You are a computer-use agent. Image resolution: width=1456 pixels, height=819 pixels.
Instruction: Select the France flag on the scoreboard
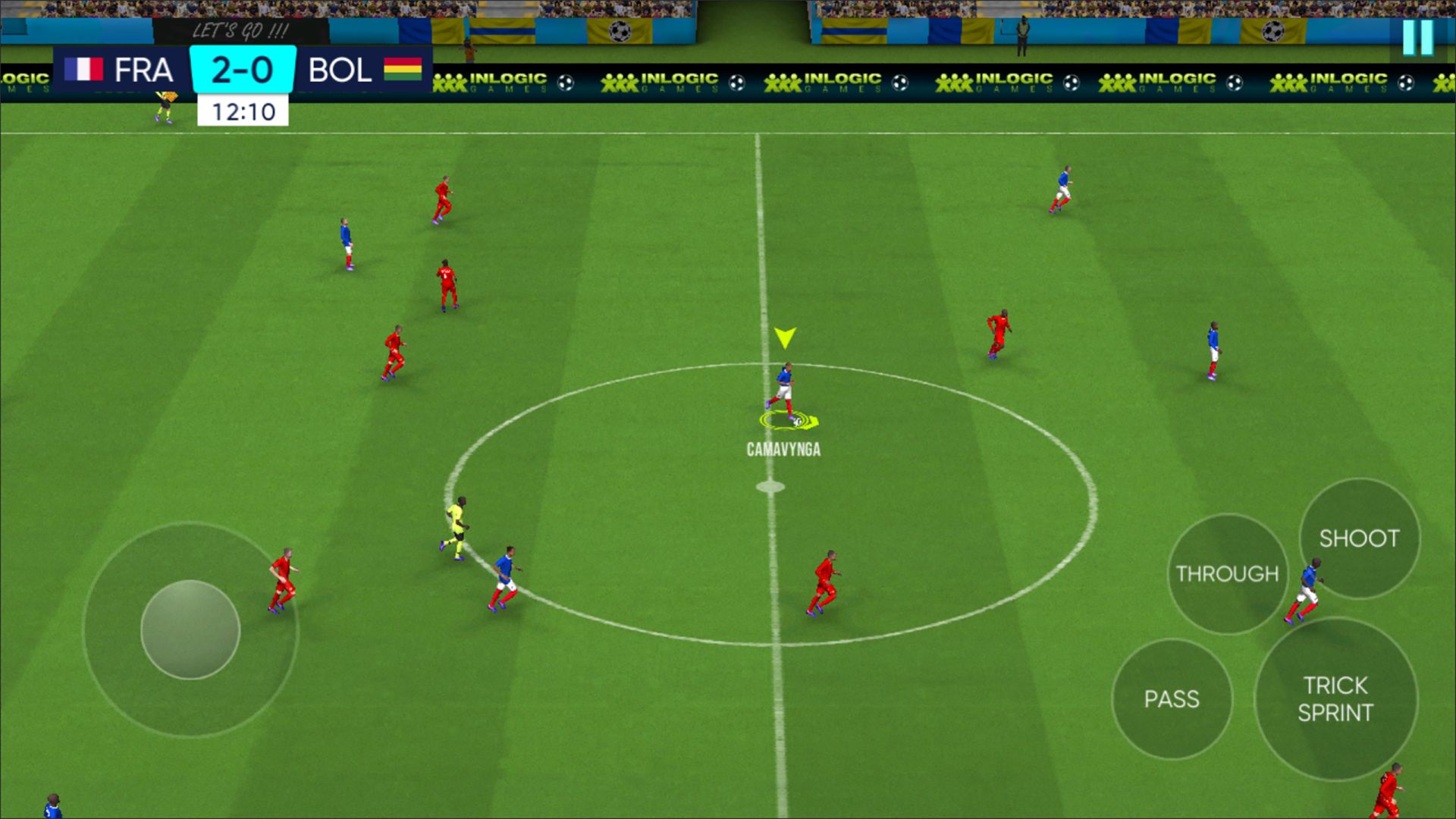click(x=83, y=69)
